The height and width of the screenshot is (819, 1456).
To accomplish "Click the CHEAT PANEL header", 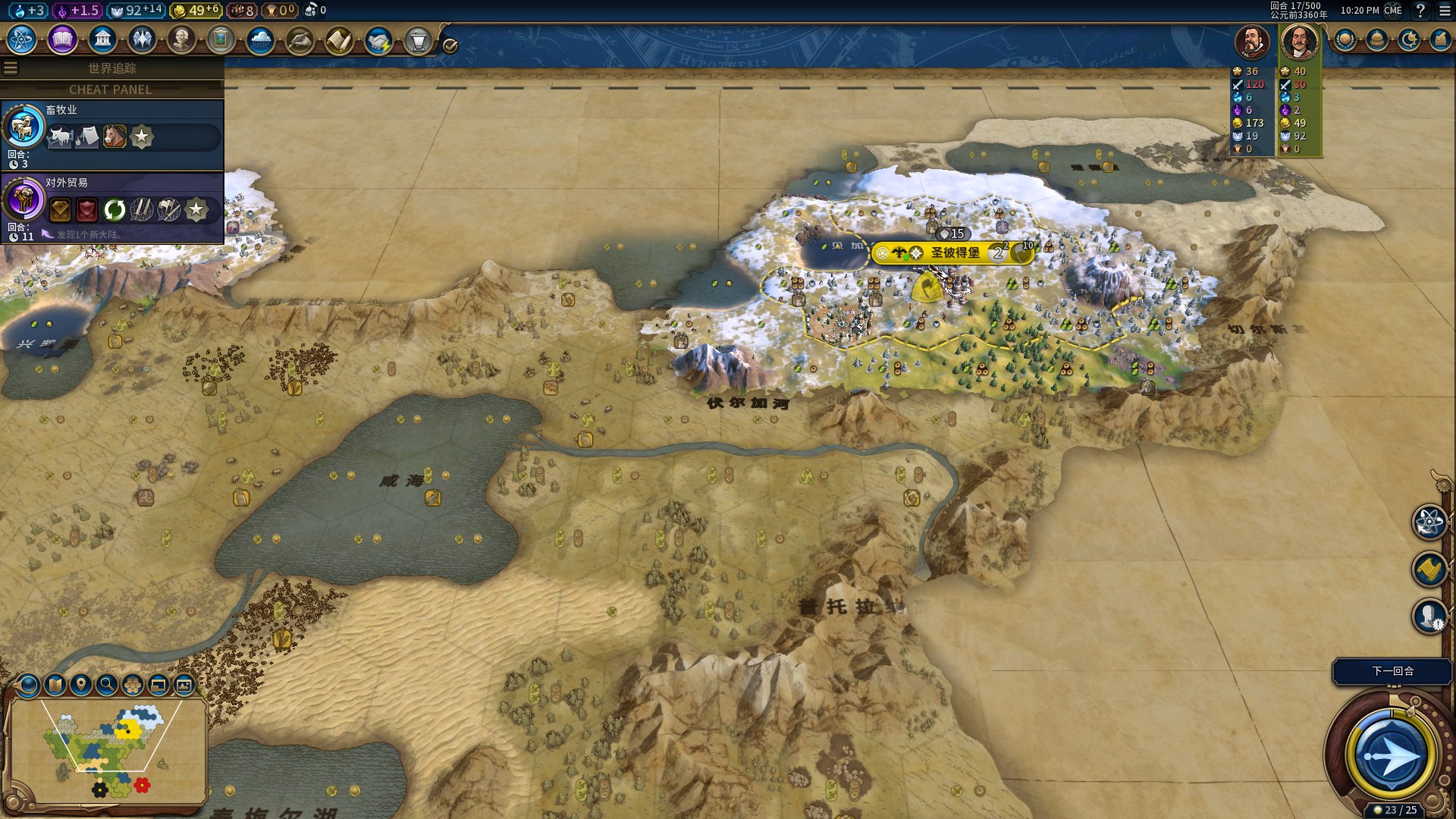I will tap(111, 89).
